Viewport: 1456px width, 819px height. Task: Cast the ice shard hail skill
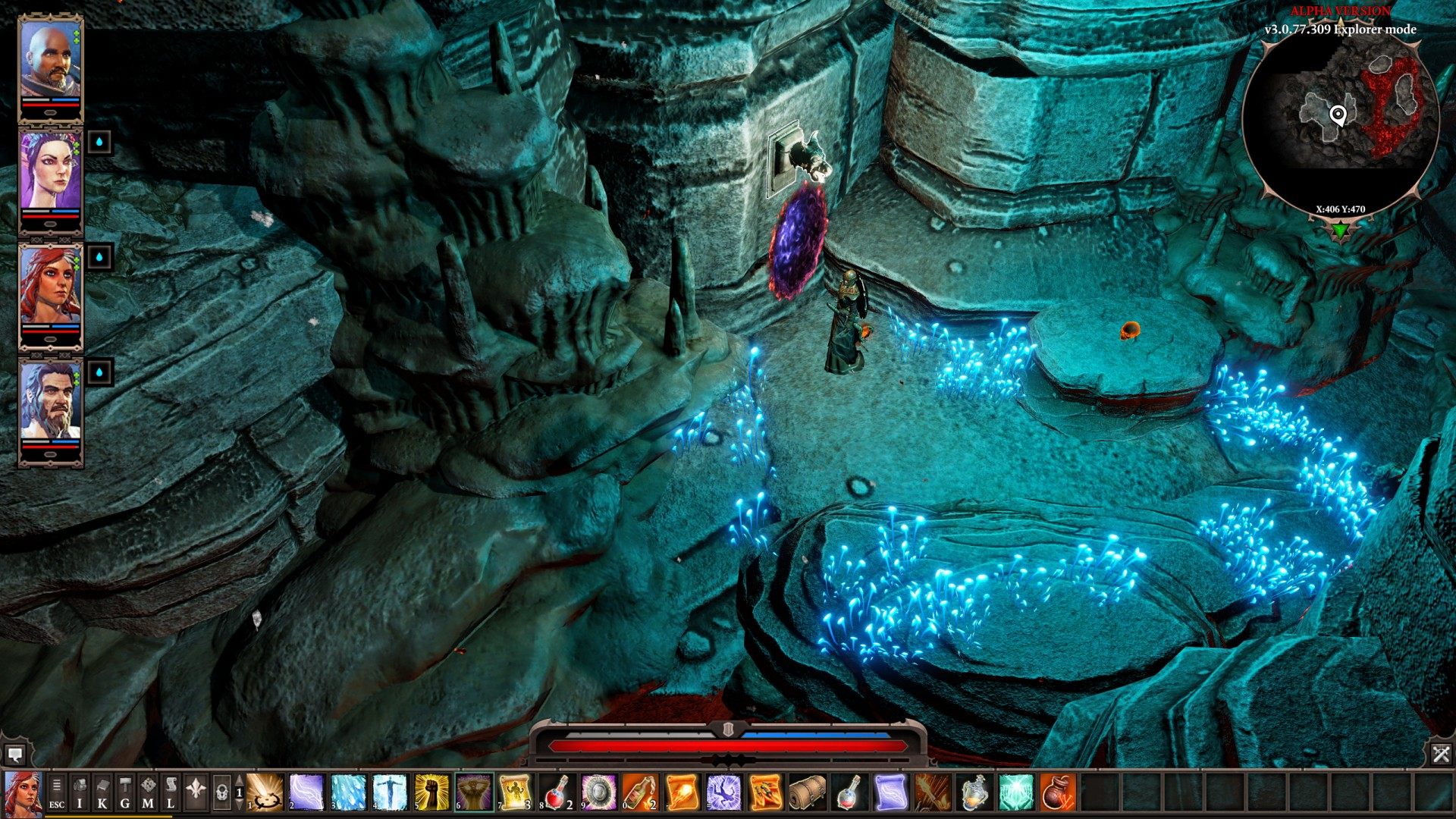(x=349, y=792)
